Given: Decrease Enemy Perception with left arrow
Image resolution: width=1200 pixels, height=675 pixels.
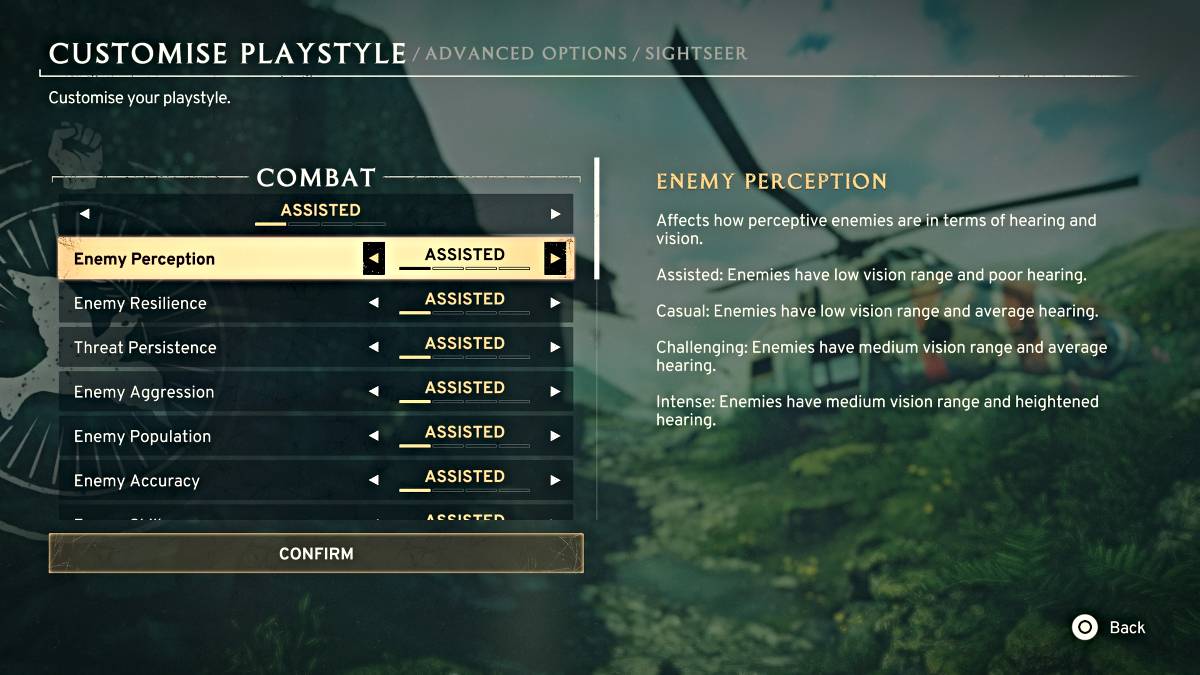Looking at the screenshot, I should coord(373,259).
